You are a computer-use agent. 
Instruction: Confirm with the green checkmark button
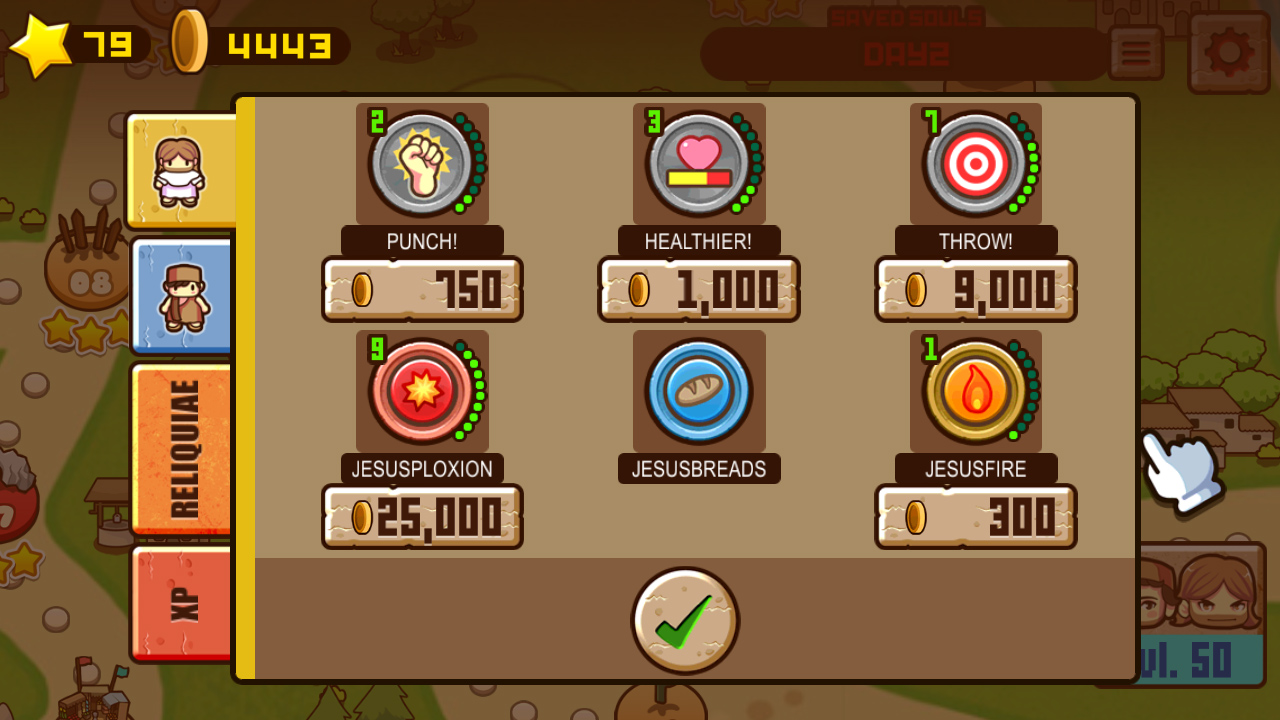point(684,620)
